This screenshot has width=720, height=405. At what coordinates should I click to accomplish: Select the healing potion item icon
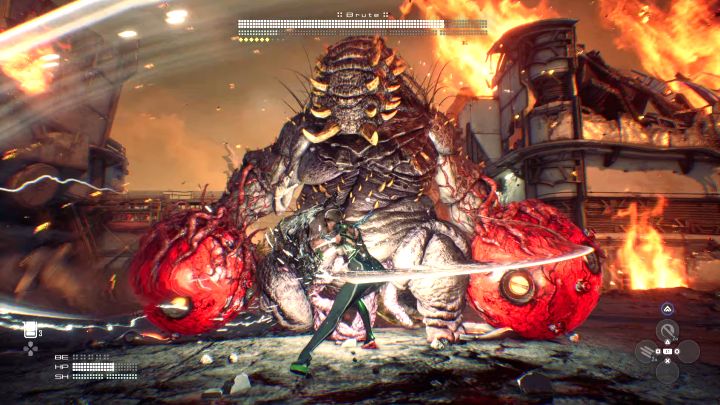tap(30, 330)
